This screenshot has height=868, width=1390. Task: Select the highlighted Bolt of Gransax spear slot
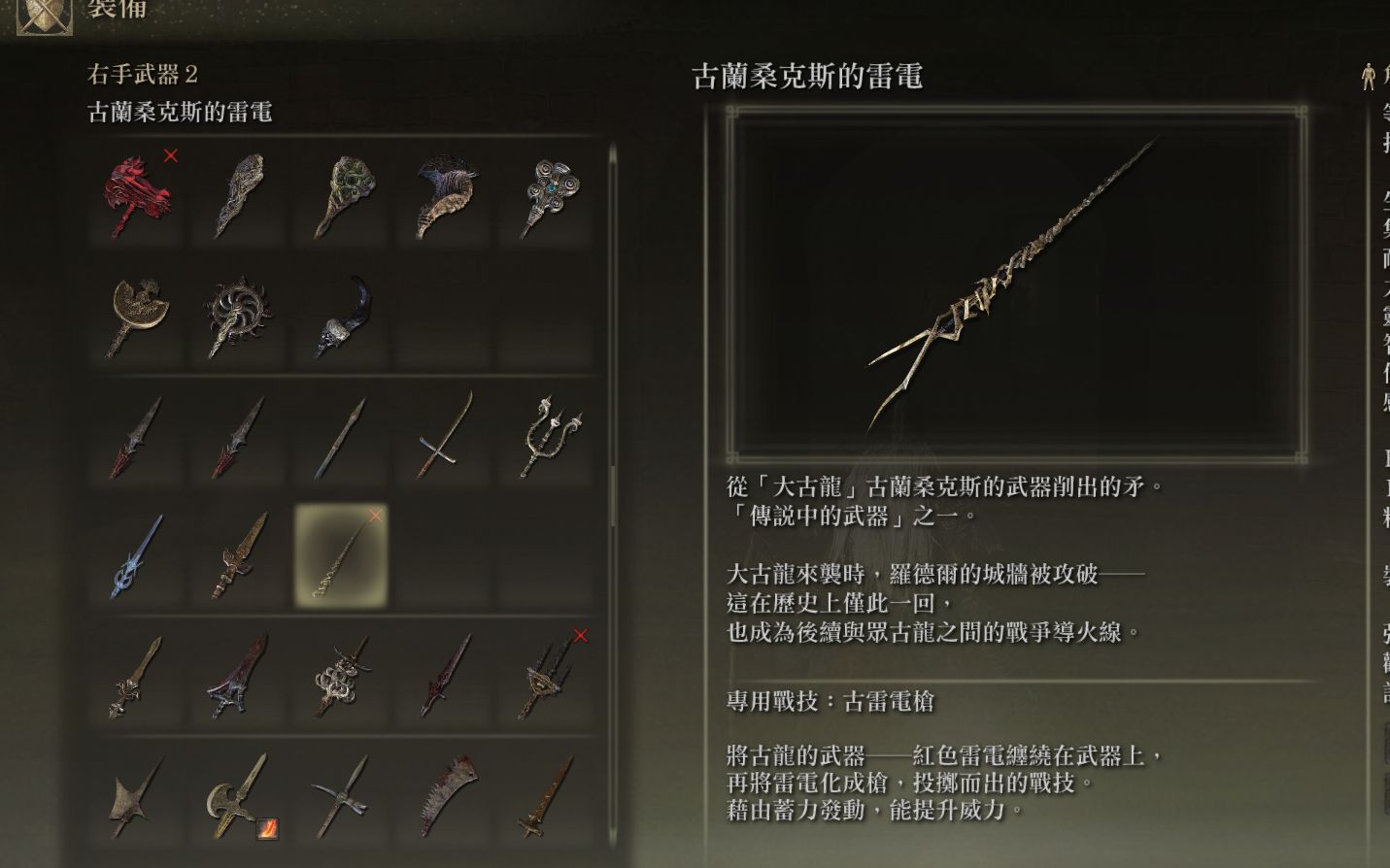click(x=340, y=558)
